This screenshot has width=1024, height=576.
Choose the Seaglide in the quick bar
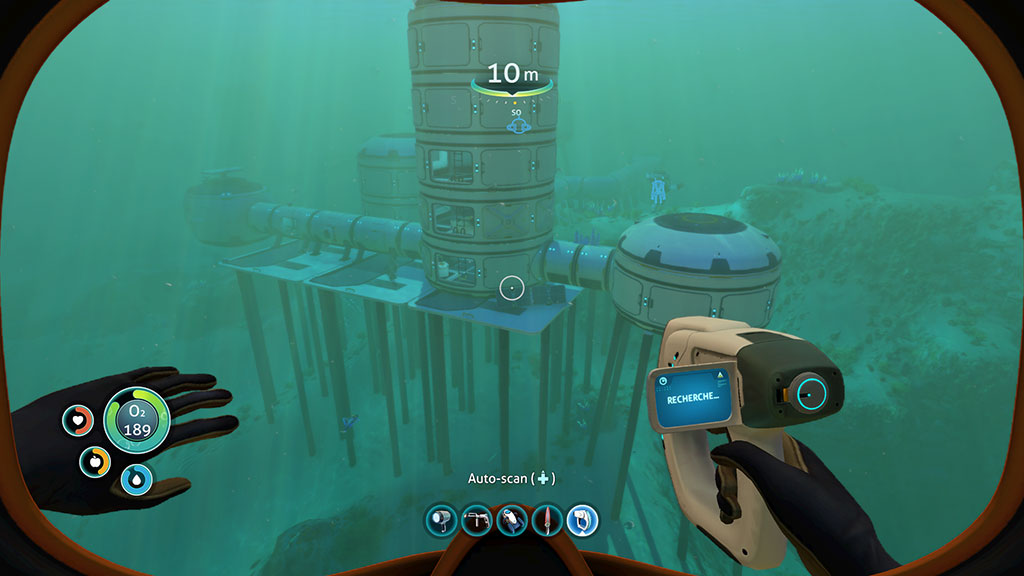click(x=512, y=520)
